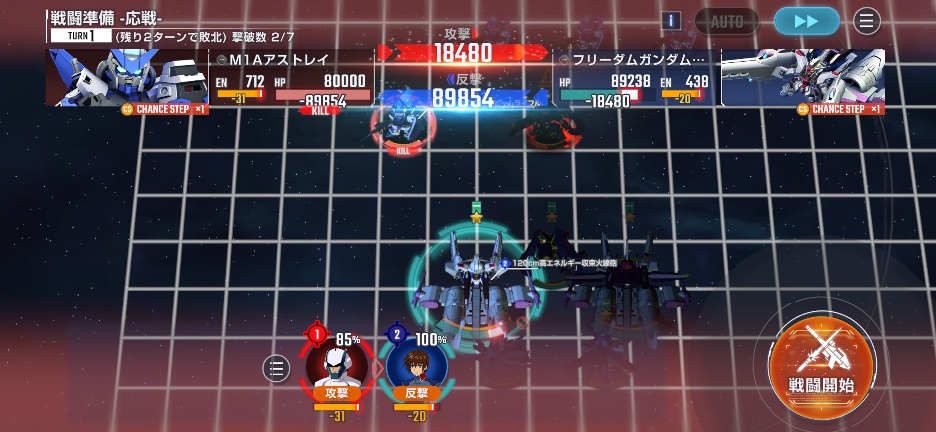Show battle info via the i icon

pyautogui.click(x=672, y=21)
